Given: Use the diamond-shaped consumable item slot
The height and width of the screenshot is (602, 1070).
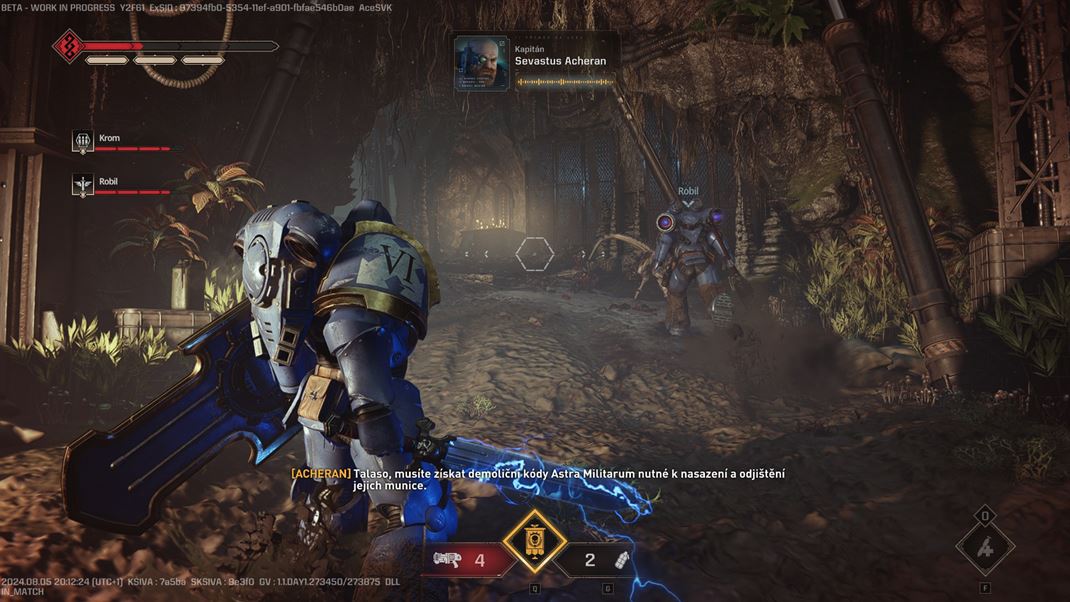Looking at the screenshot, I should [x=985, y=548].
